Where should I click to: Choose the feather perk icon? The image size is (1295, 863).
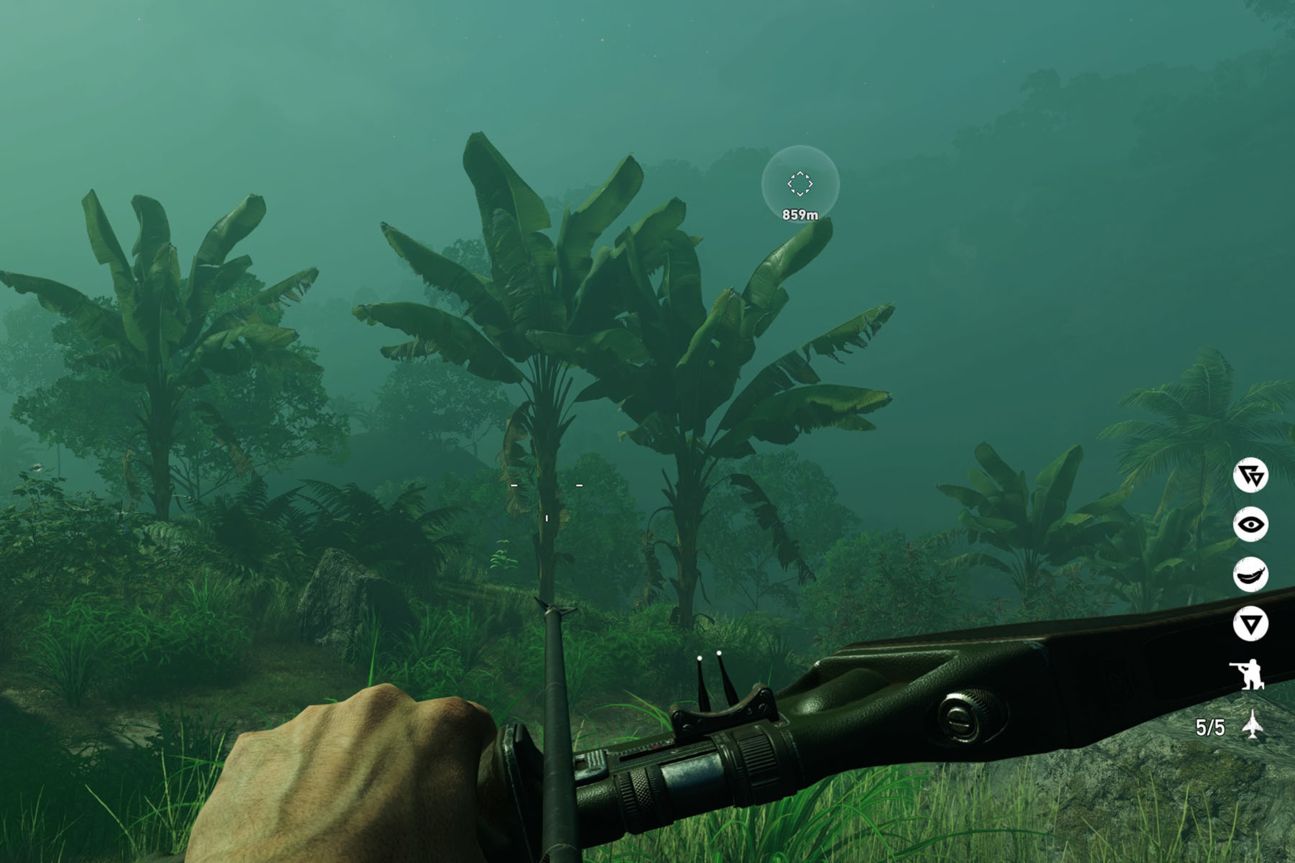point(1250,575)
